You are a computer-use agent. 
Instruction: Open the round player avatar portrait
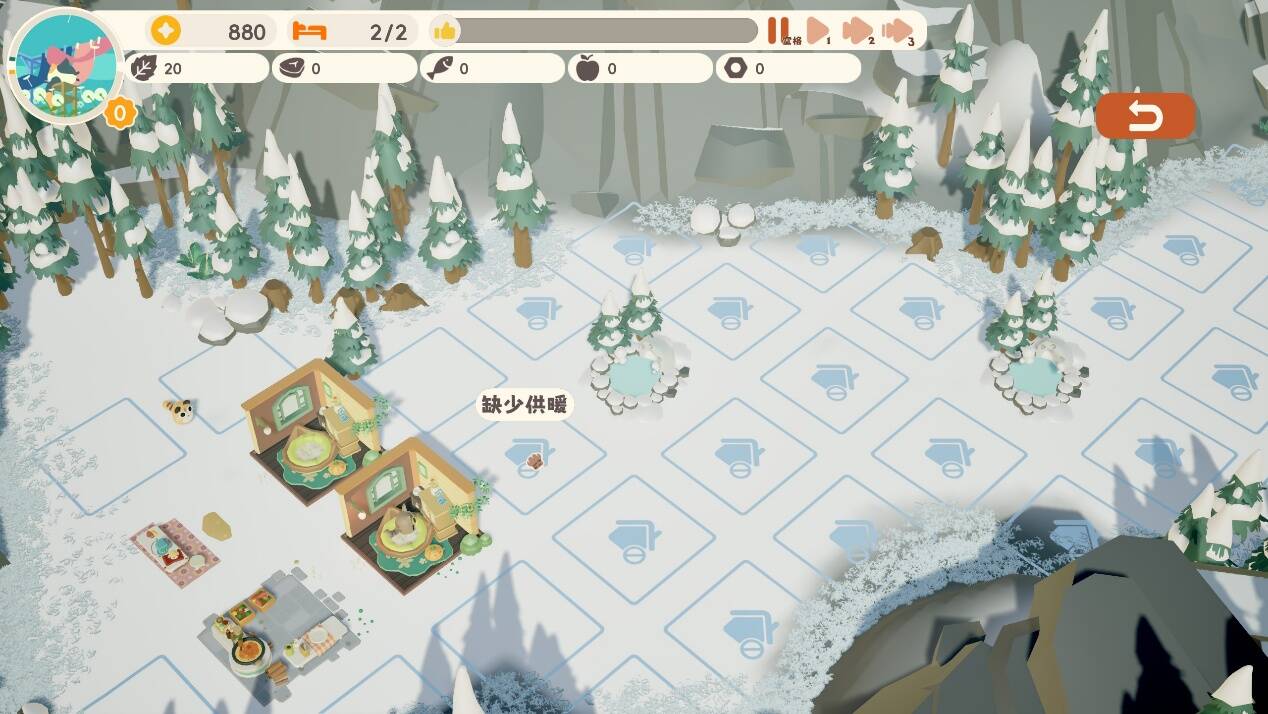click(64, 65)
